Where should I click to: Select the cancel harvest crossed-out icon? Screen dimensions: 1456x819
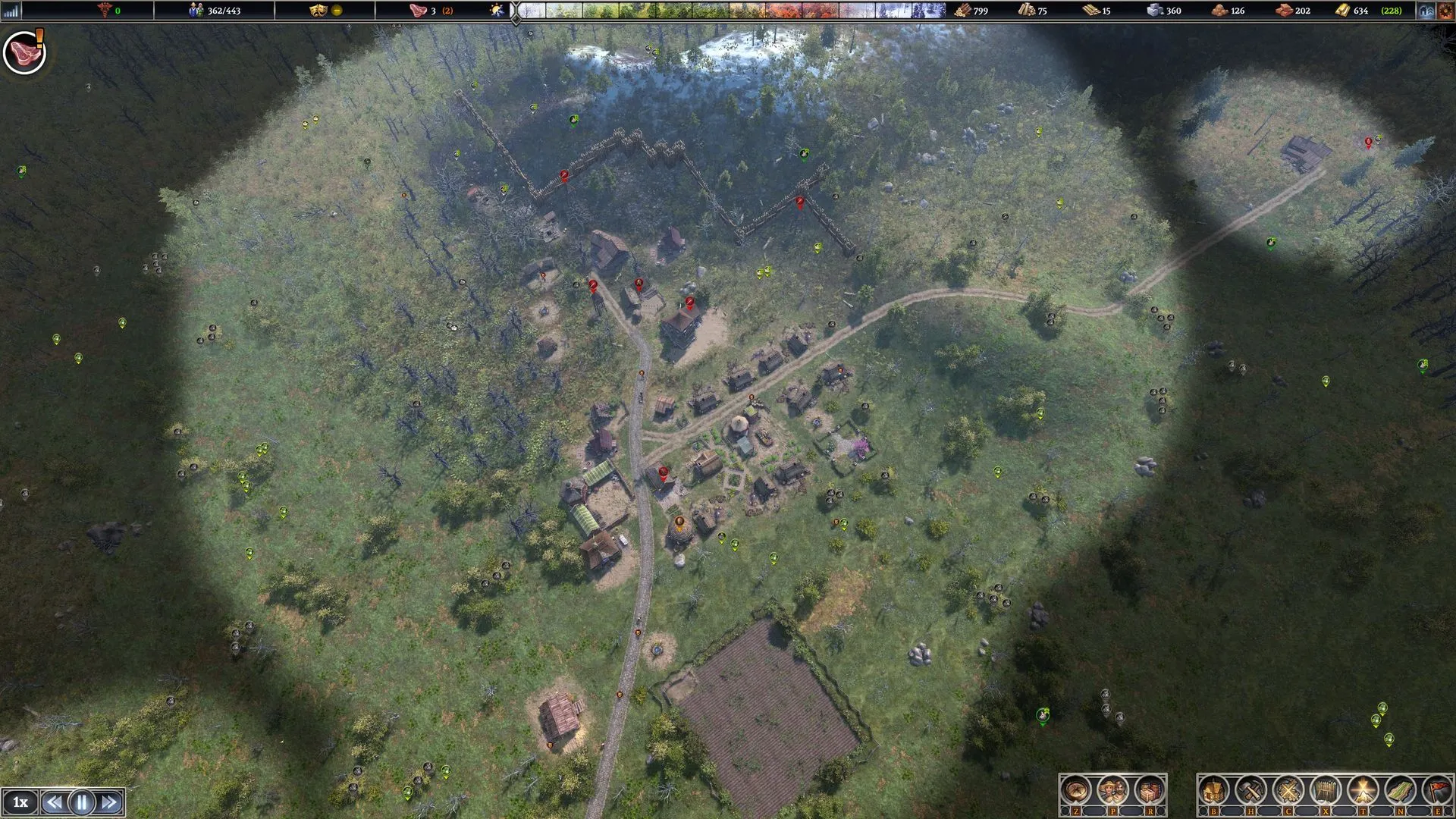pos(1288,791)
